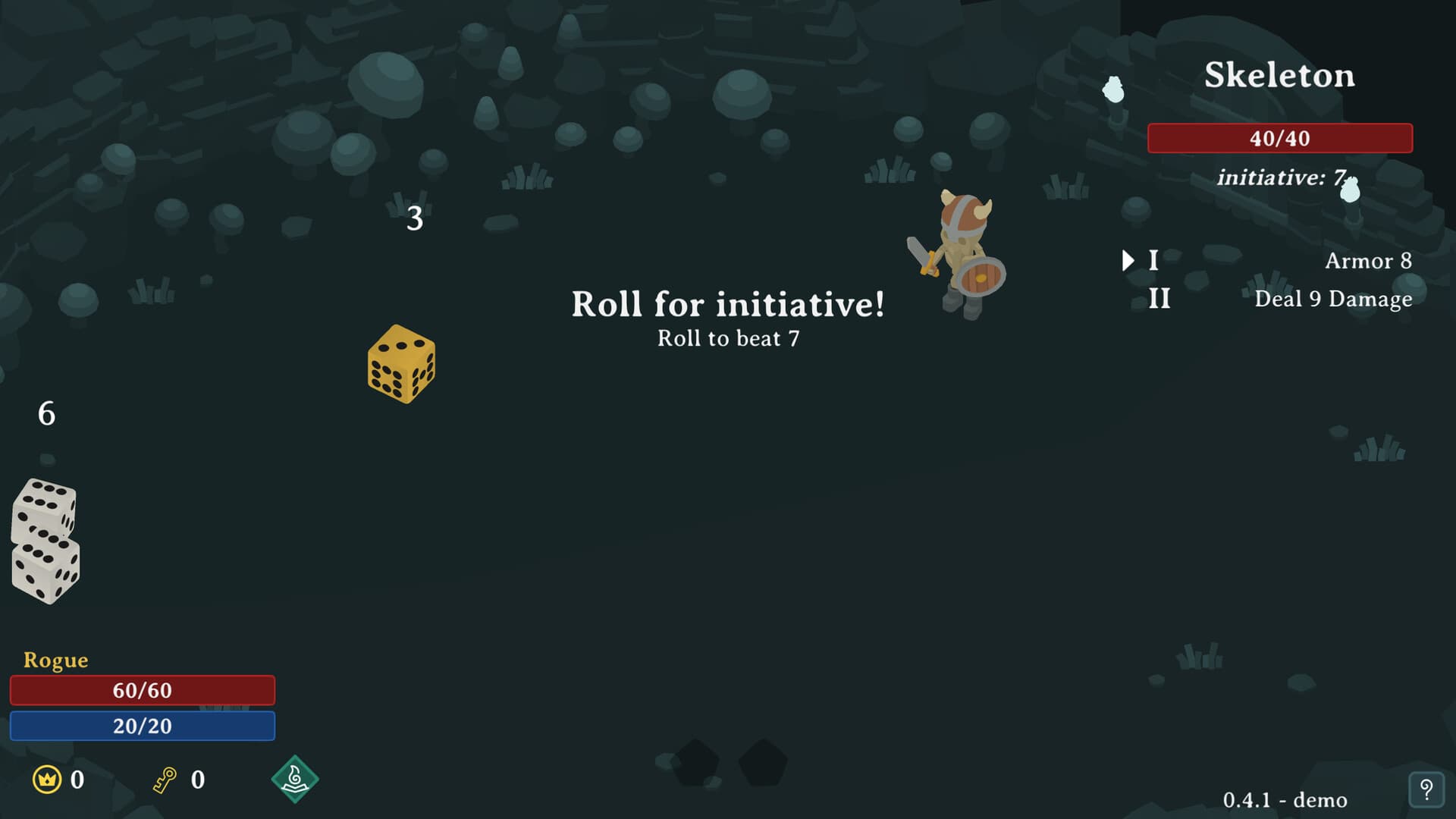Click the stacked white dice
The width and height of the screenshot is (1456, 819).
point(45,540)
